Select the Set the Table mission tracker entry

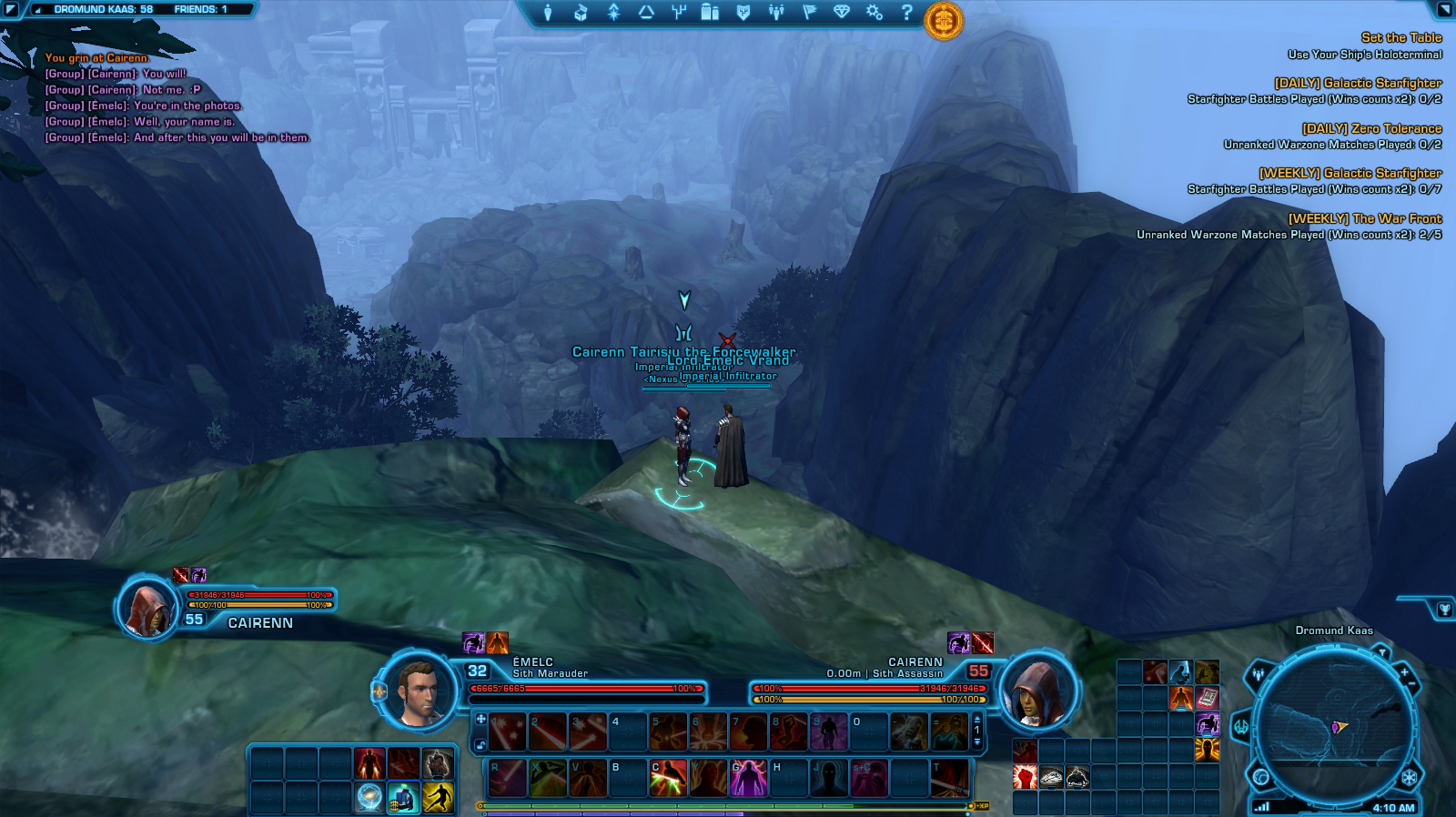[1400, 37]
